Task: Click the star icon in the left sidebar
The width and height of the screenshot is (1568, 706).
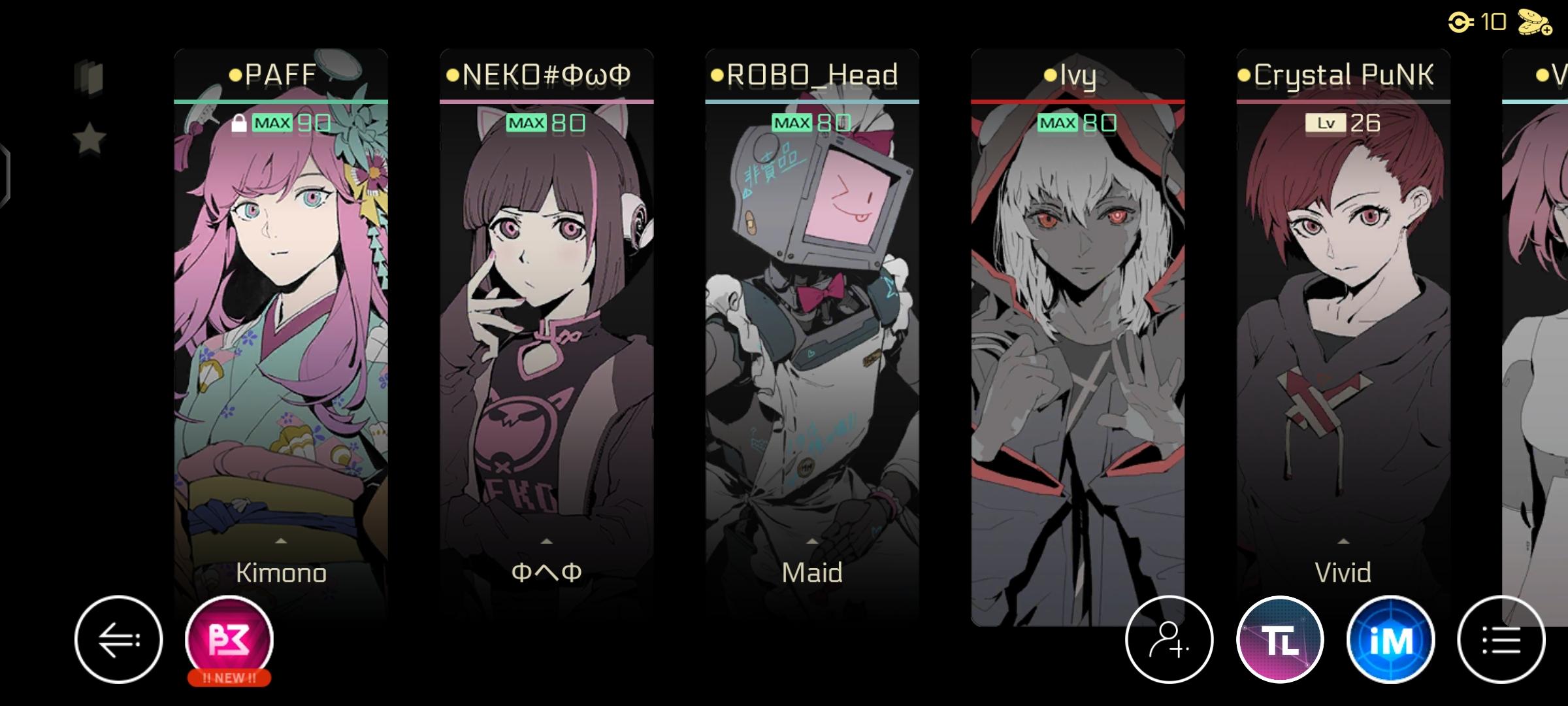Action: pyautogui.click(x=90, y=137)
